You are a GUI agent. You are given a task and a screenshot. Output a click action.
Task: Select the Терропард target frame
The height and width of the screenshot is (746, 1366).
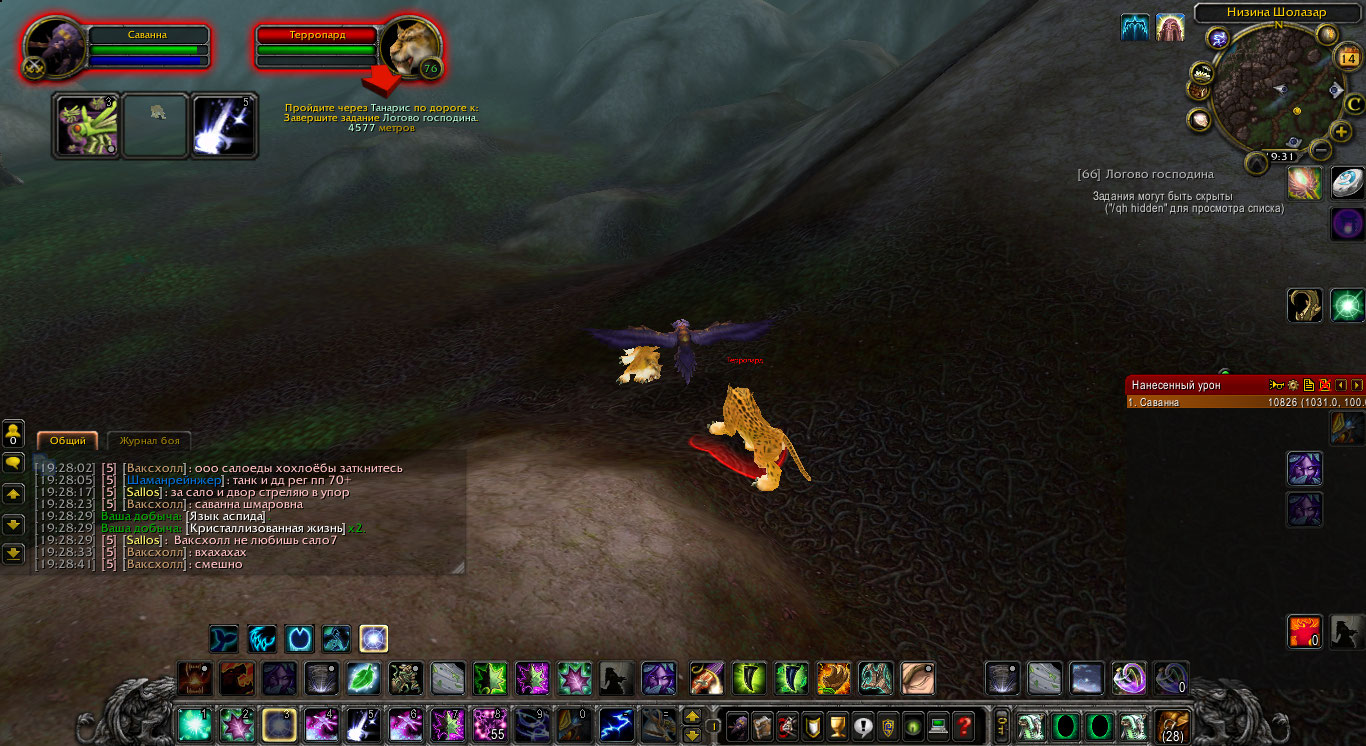[316, 34]
